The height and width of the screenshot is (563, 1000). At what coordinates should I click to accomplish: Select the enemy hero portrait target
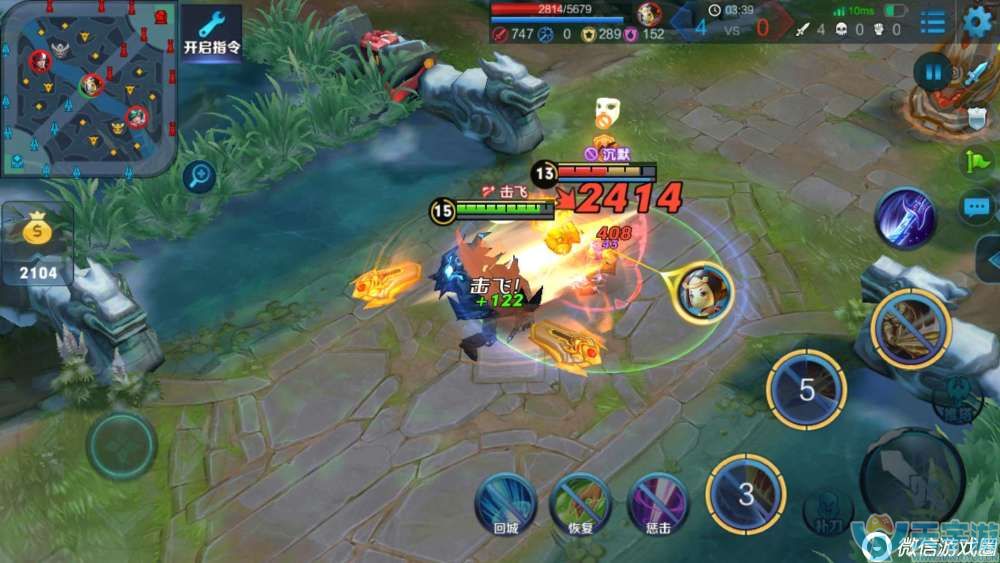tap(703, 292)
